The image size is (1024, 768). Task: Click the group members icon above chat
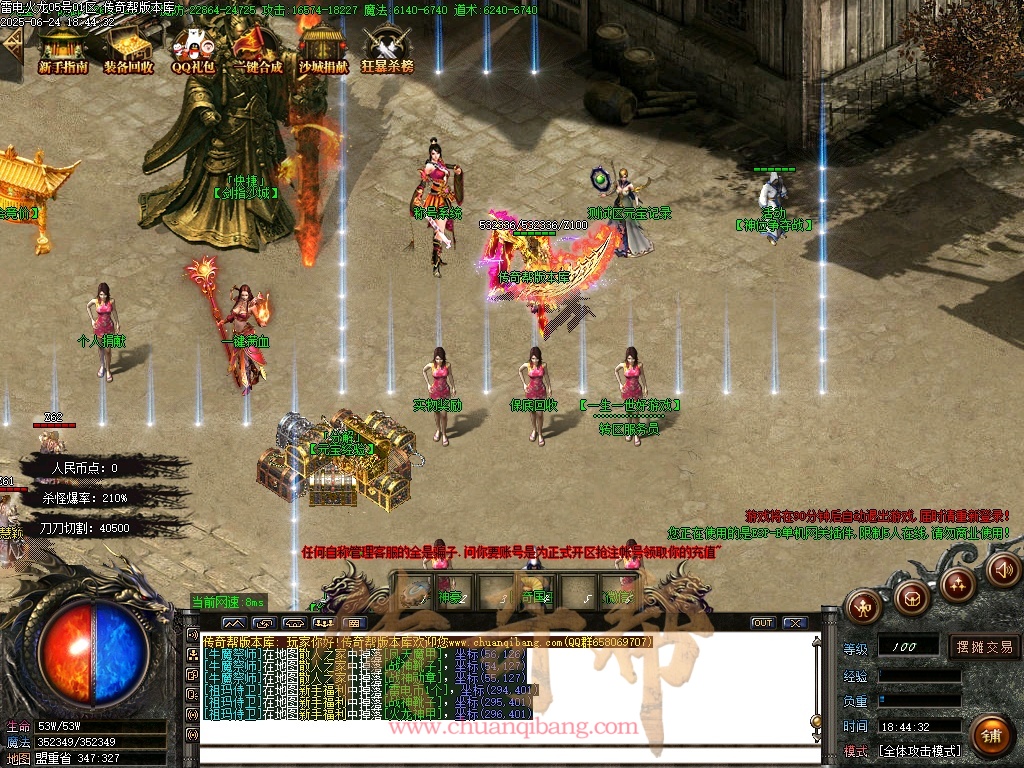tap(323, 623)
